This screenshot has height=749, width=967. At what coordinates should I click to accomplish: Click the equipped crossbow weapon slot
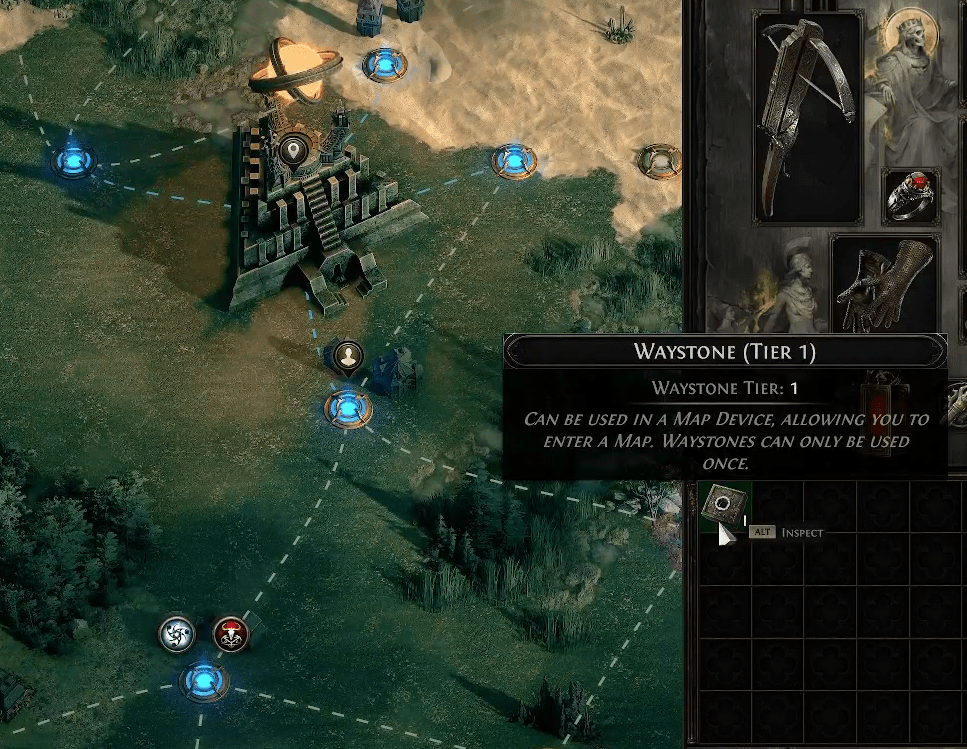tap(809, 116)
